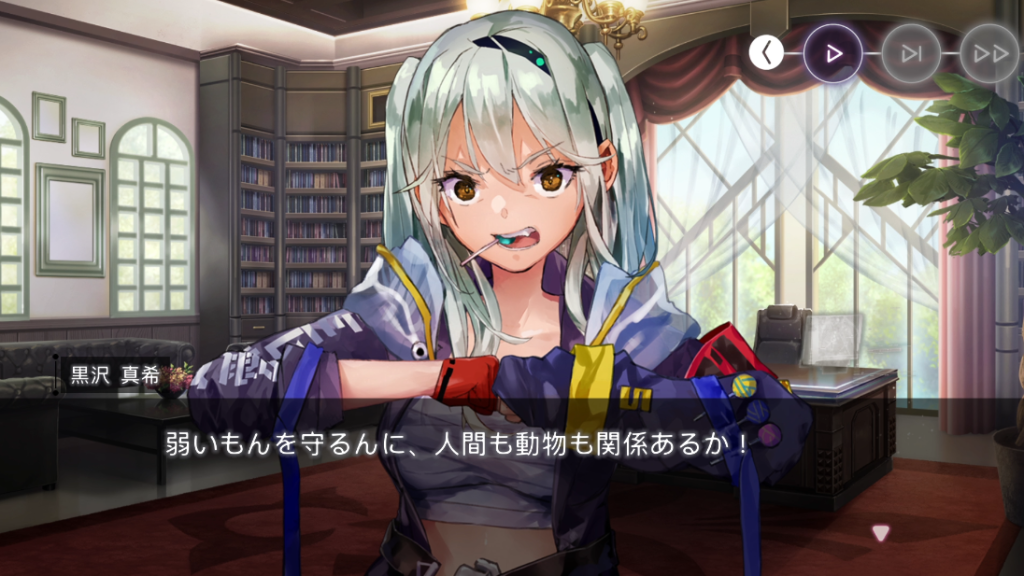This screenshot has height=576, width=1024.
Task: Advance dialogue with the small down-arrow indicator
Action: point(880,534)
